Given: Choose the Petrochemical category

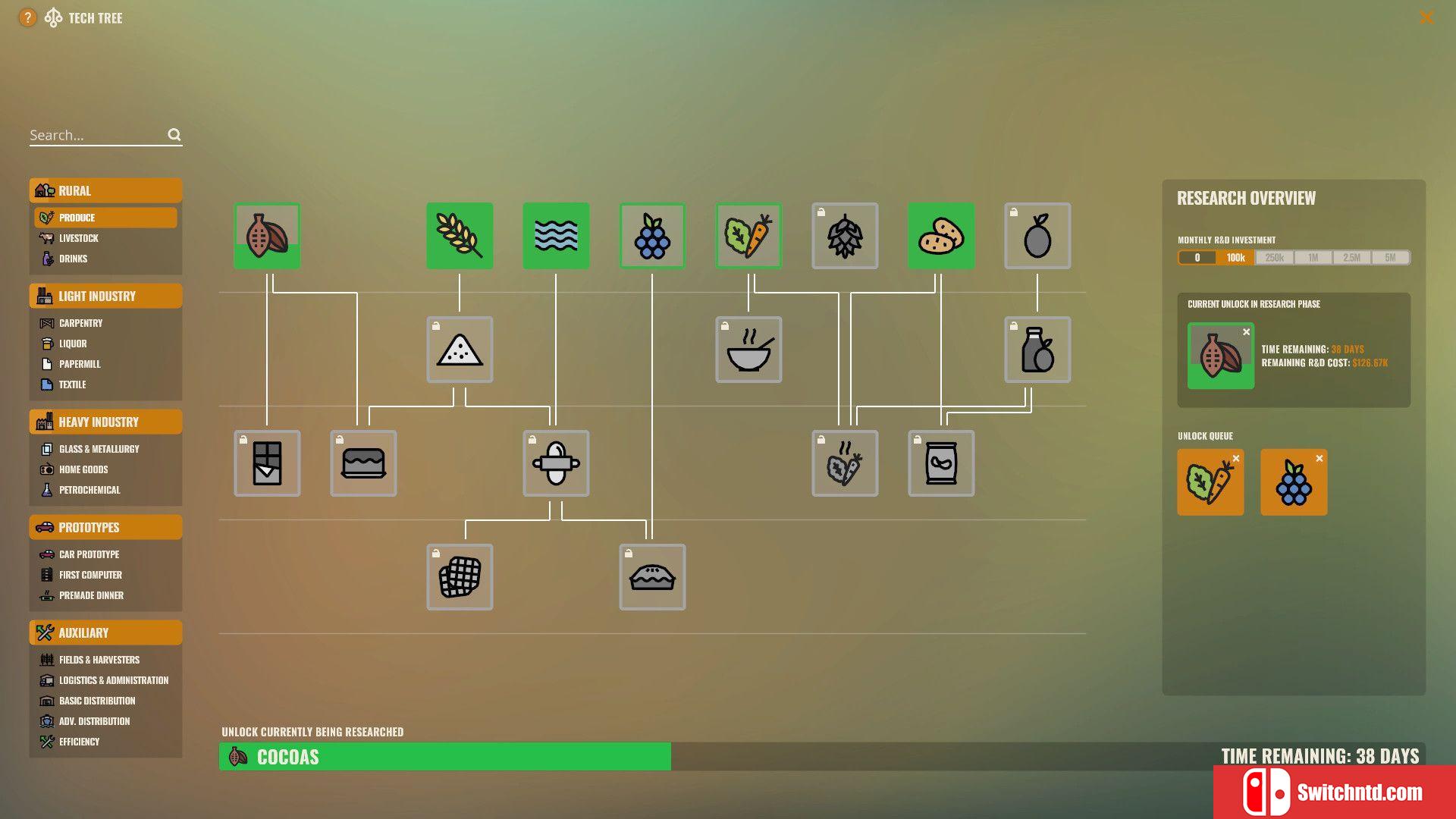Looking at the screenshot, I should [x=89, y=490].
